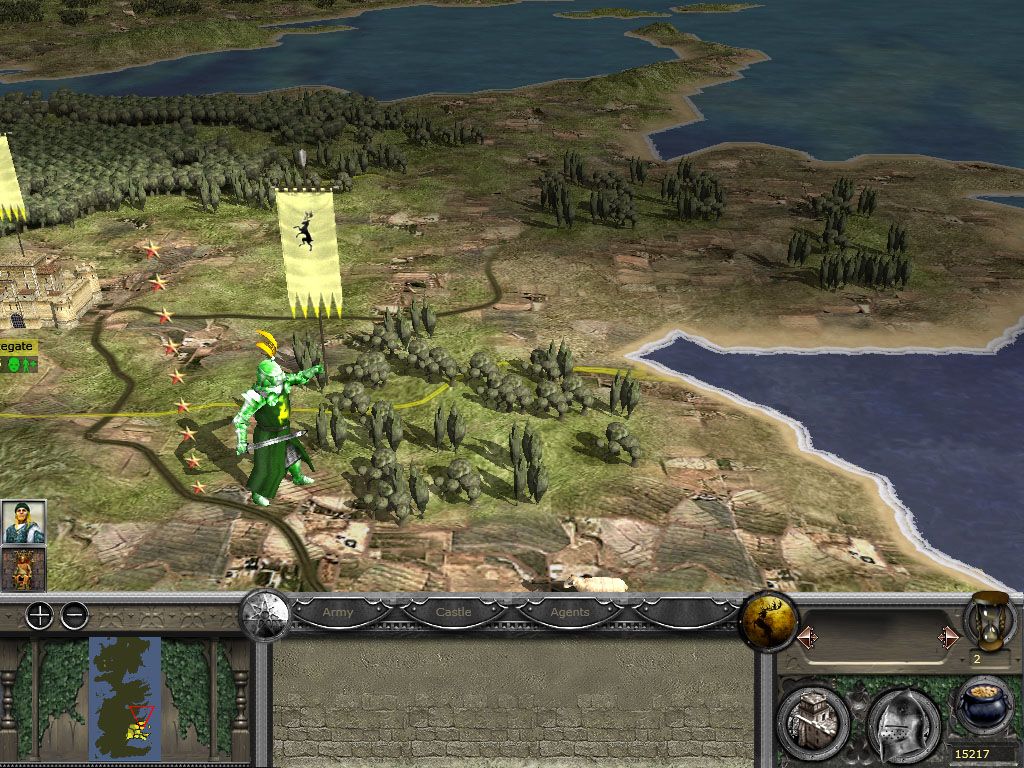Screen dimensions: 1024x768
Task: Select previous item with left arrow
Action: (805, 636)
